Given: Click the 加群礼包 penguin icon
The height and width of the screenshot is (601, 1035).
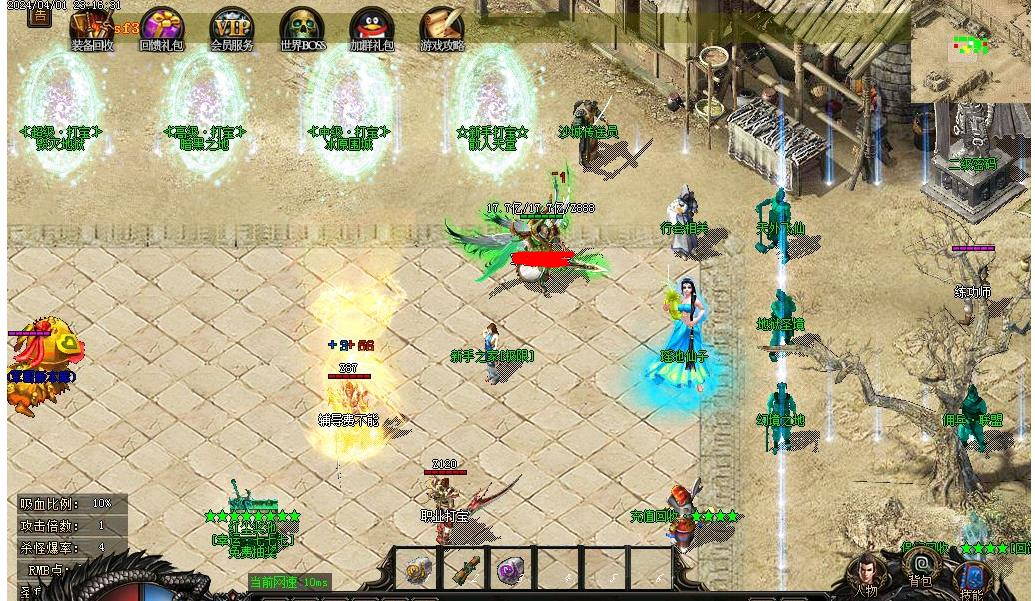Looking at the screenshot, I should tap(371, 27).
